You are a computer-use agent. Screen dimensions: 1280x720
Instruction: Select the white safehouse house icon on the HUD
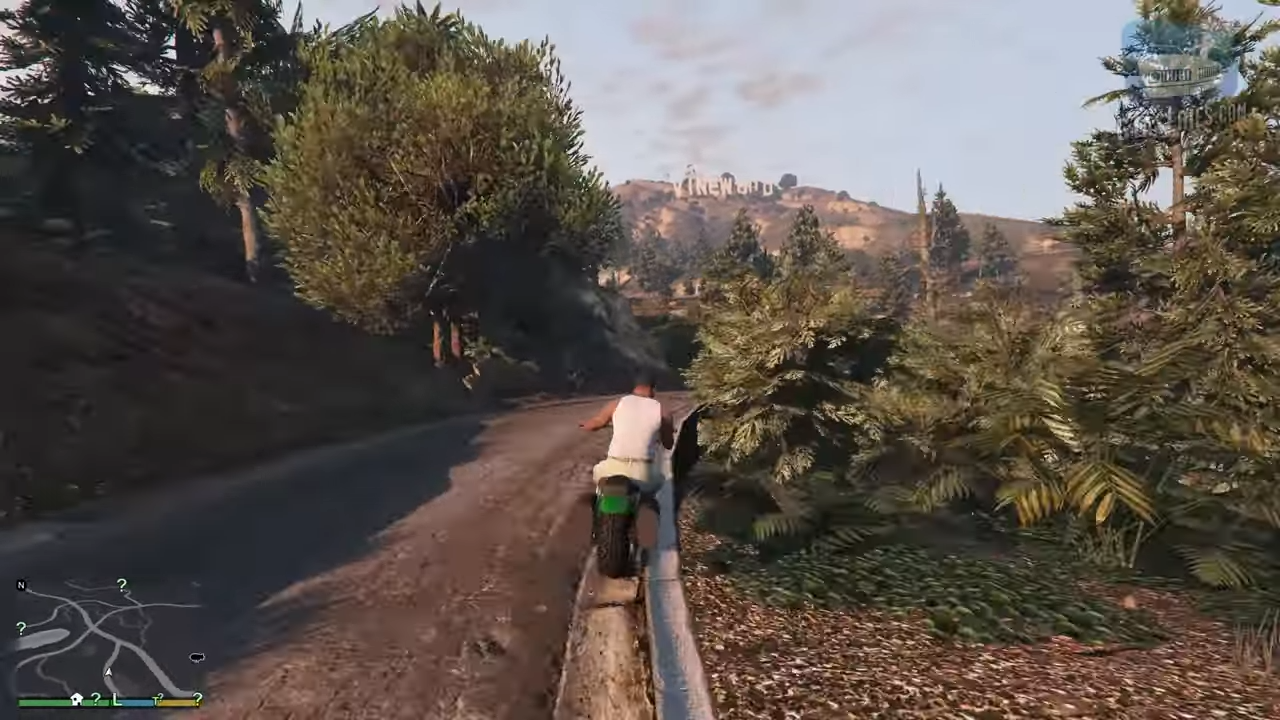(x=76, y=700)
